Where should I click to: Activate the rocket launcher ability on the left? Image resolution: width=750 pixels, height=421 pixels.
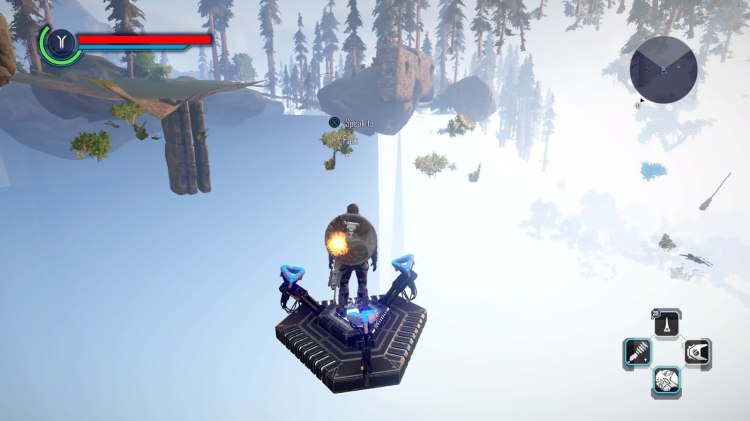pos(638,352)
